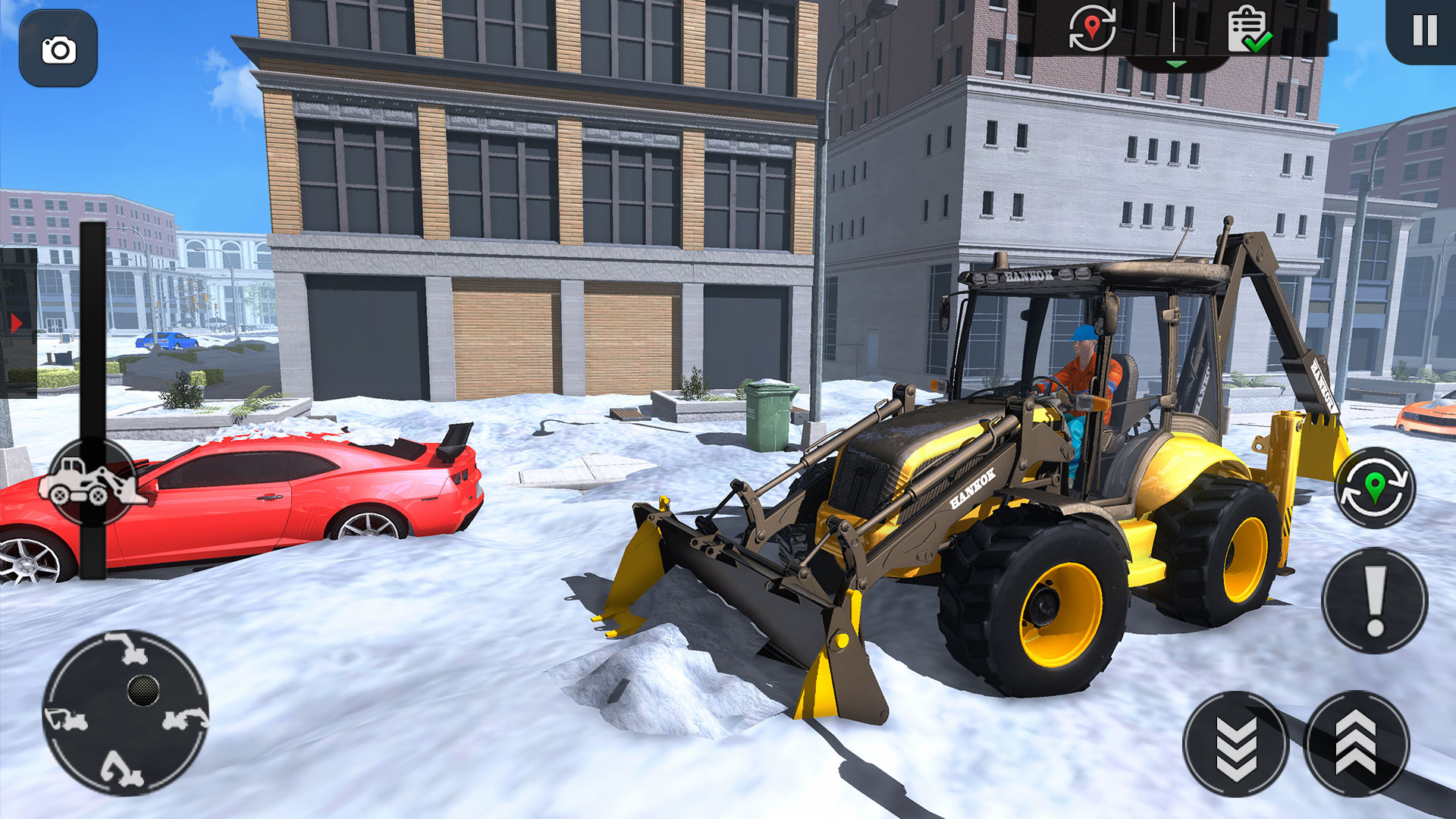Tap the green location pin reset button
This screenshot has height=819, width=1456.
[1374, 488]
